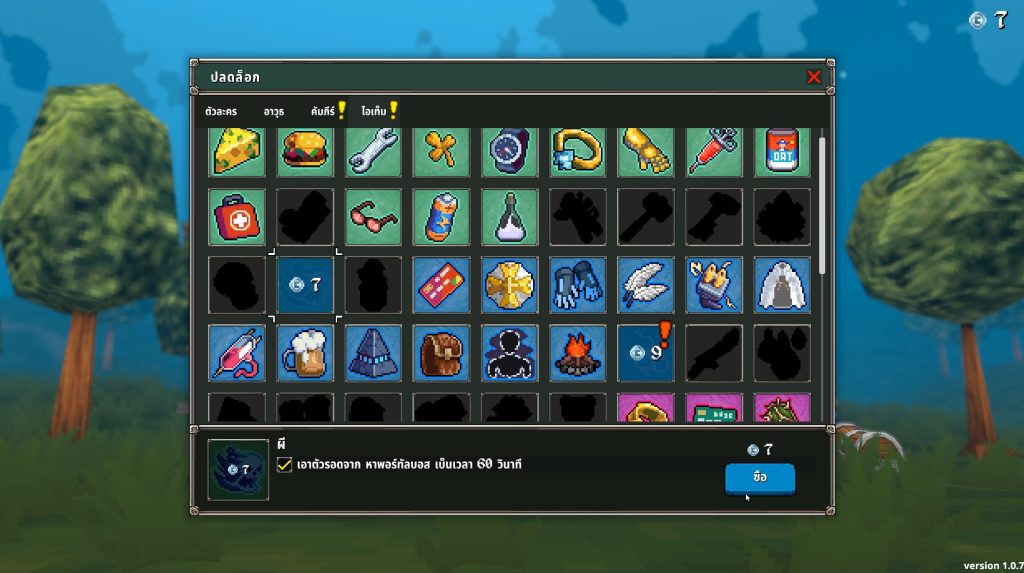Image resolution: width=1024 pixels, height=573 pixels.
Task: Buy the selected item with the blue button
Action: tap(760, 479)
